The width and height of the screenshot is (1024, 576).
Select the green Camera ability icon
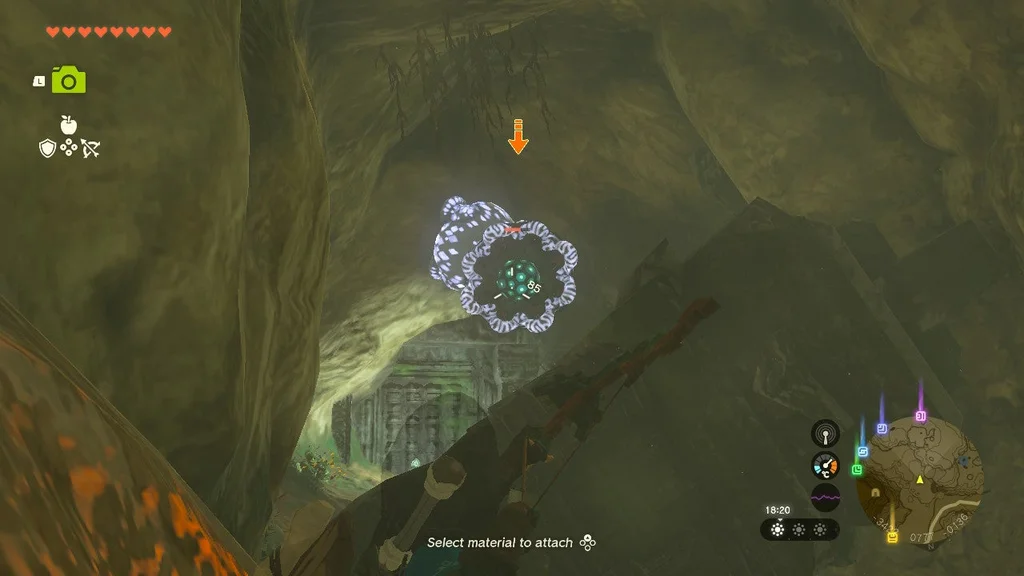click(x=68, y=80)
